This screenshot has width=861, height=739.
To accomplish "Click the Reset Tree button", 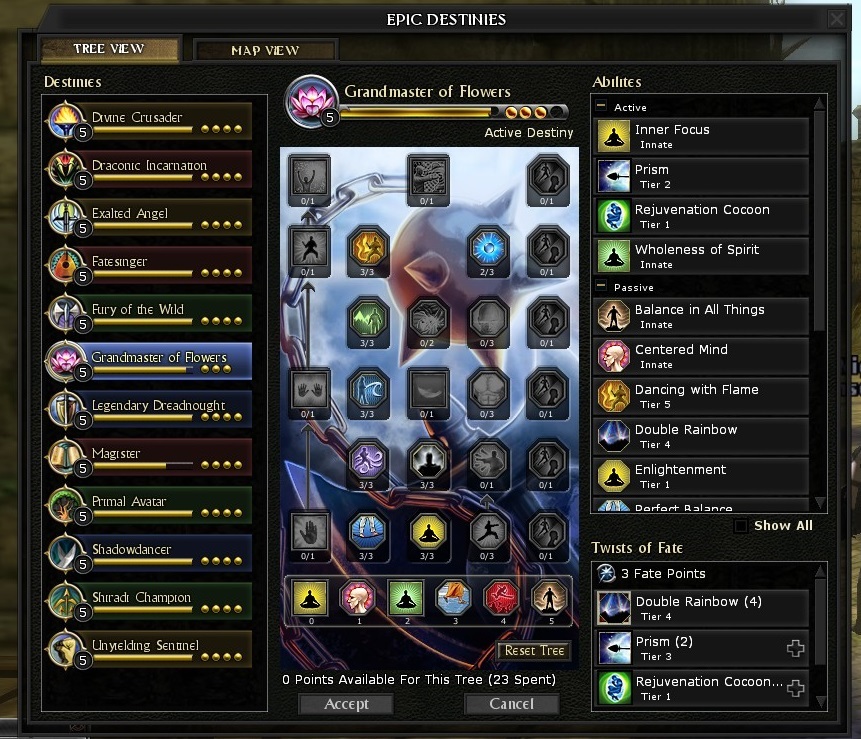I will [535, 651].
